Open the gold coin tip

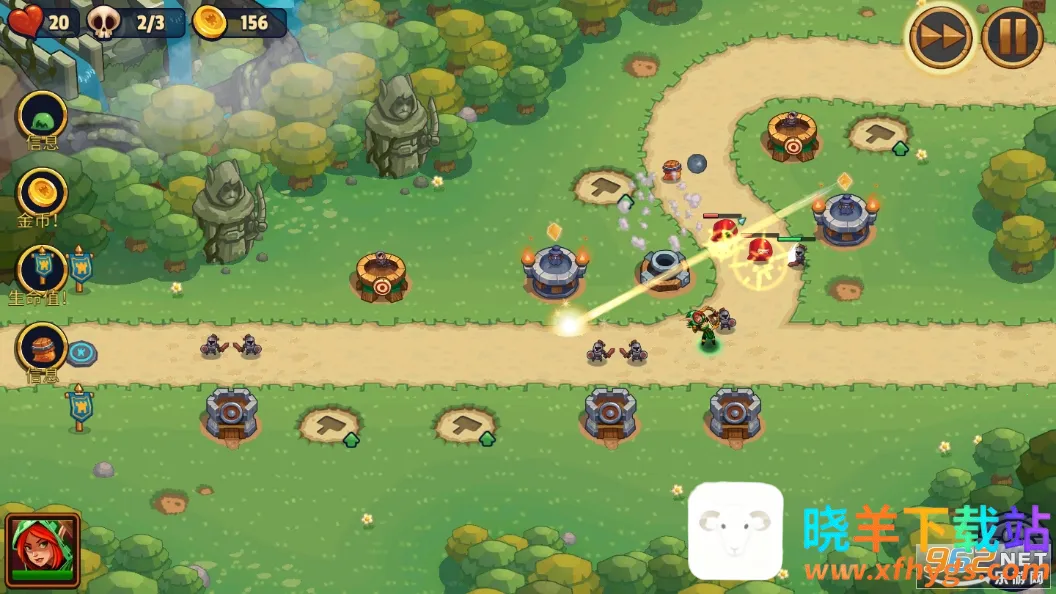click(42, 192)
